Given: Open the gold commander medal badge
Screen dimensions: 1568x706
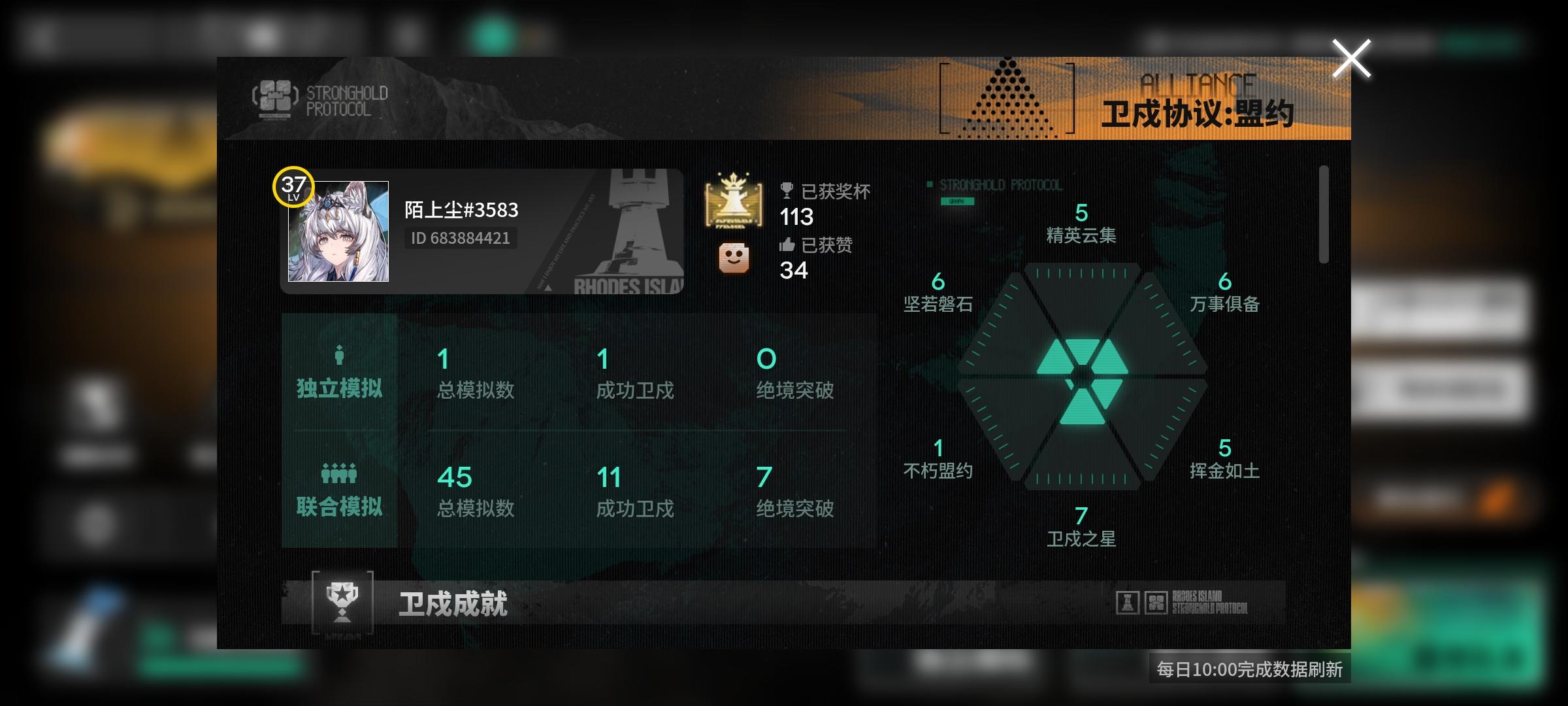Looking at the screenshot, I should click(733, 203).
